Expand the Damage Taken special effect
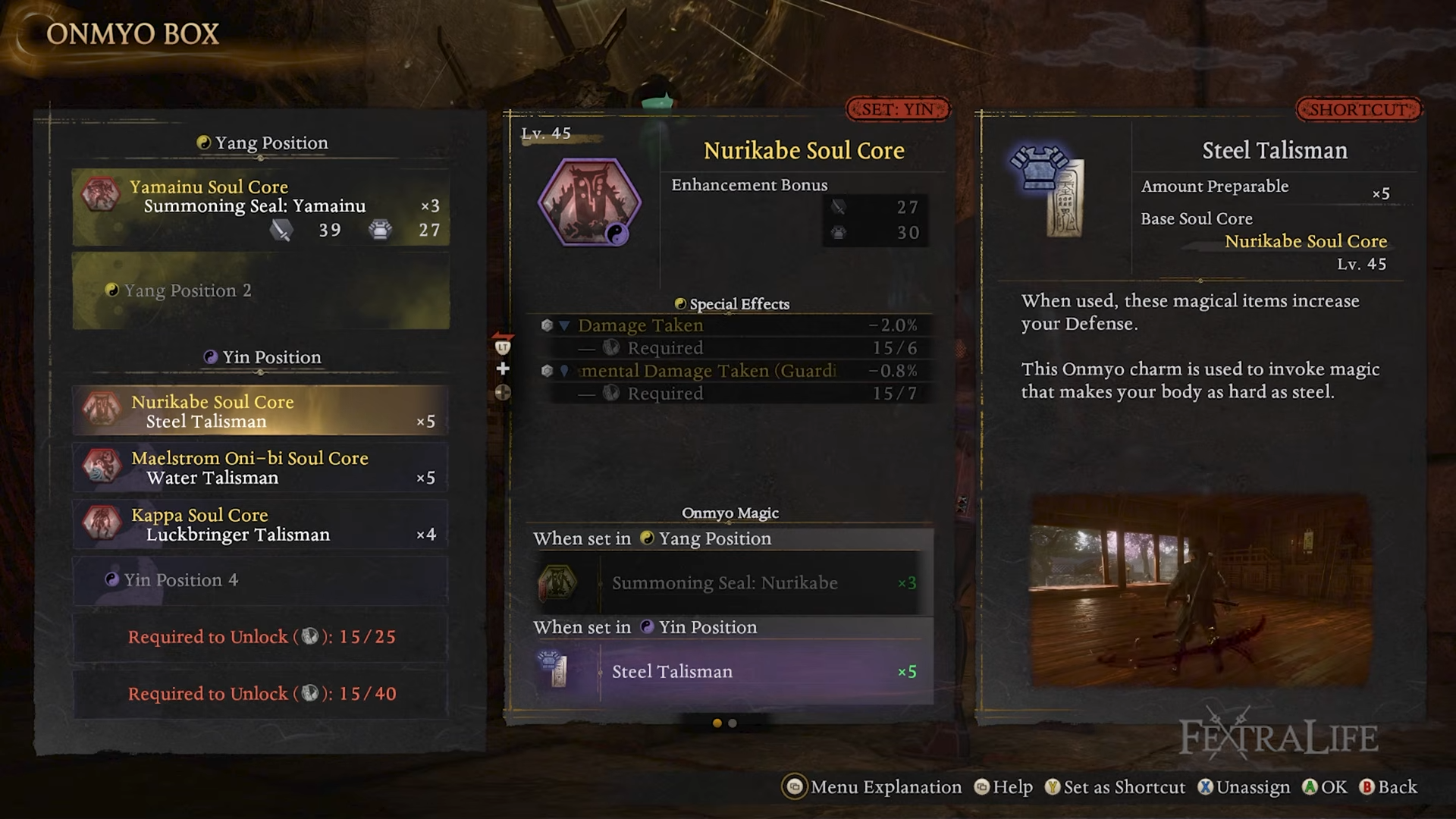 [x=564, y=326]
